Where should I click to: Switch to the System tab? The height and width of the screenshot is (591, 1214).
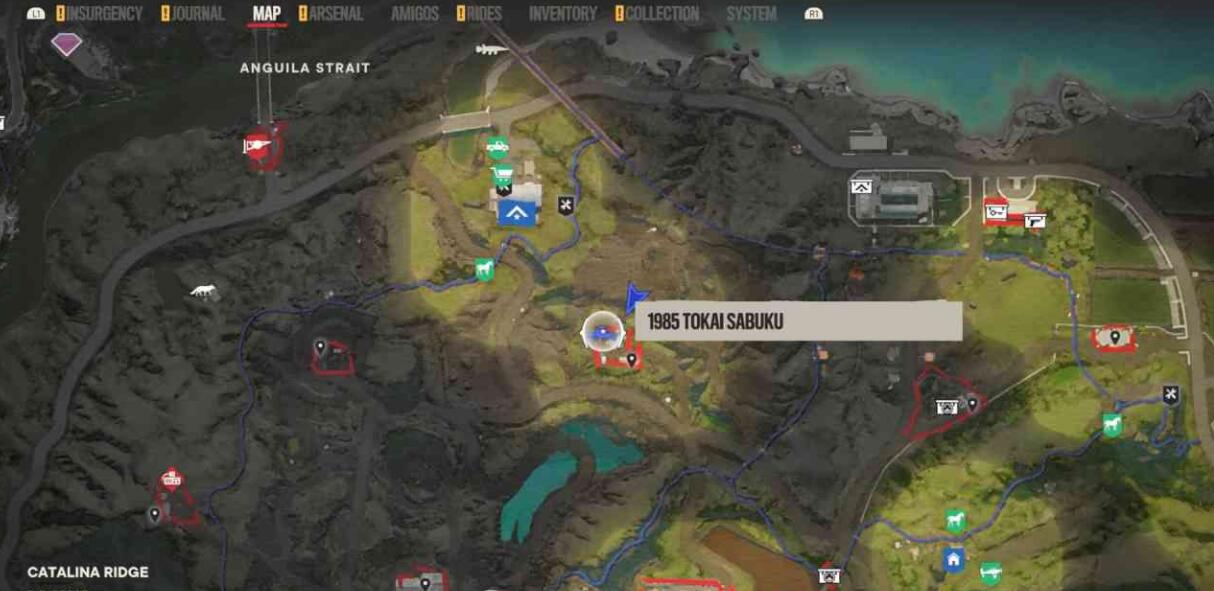pyautogui.click(x=751, y=14)
